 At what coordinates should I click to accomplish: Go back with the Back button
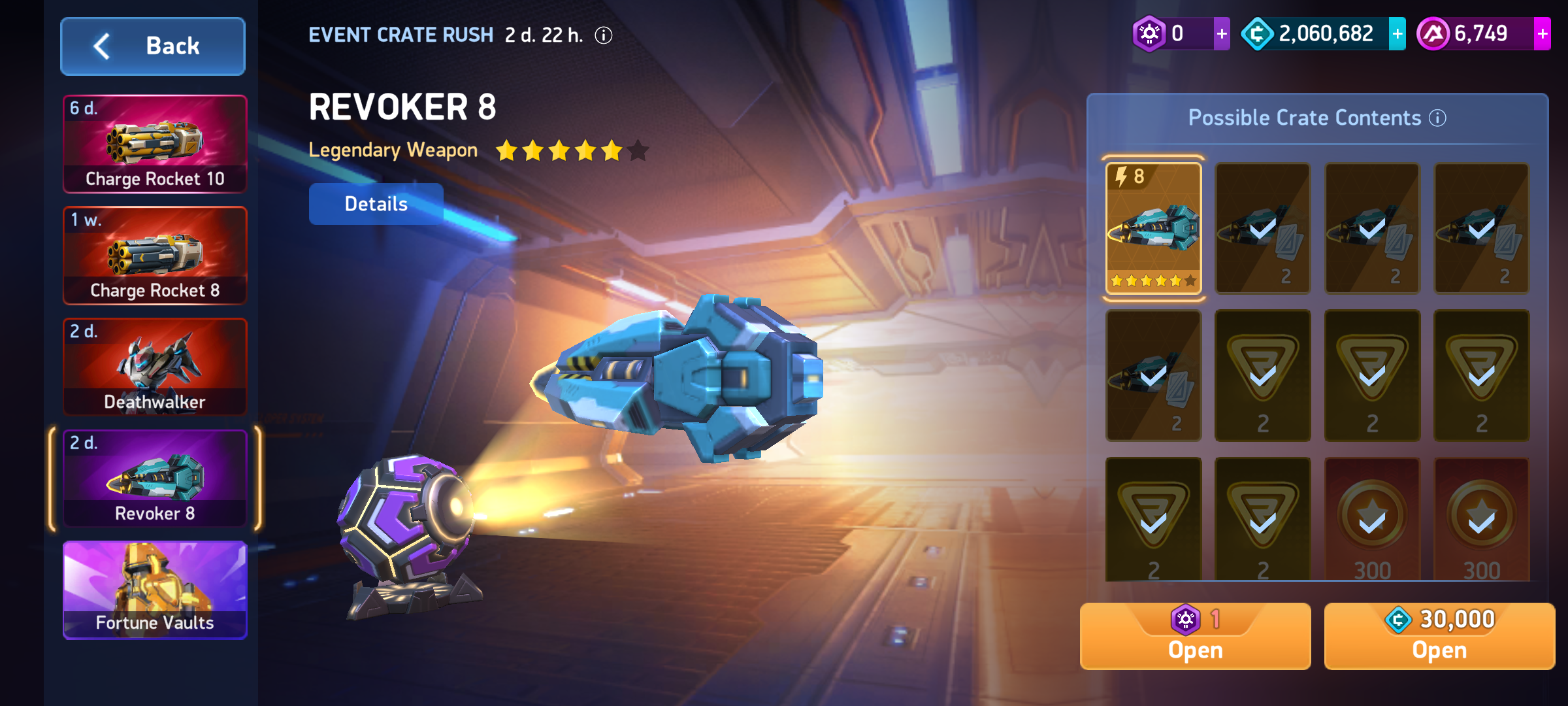[153, 46]
